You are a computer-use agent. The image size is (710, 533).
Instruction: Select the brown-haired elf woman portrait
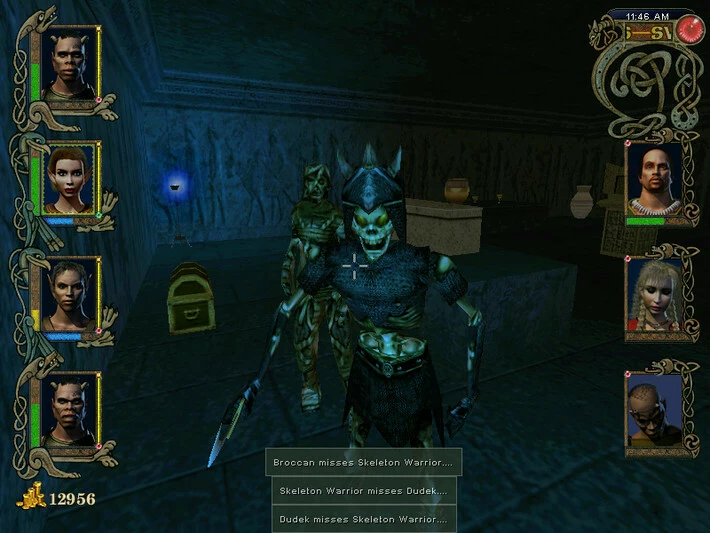coord(70,178)
